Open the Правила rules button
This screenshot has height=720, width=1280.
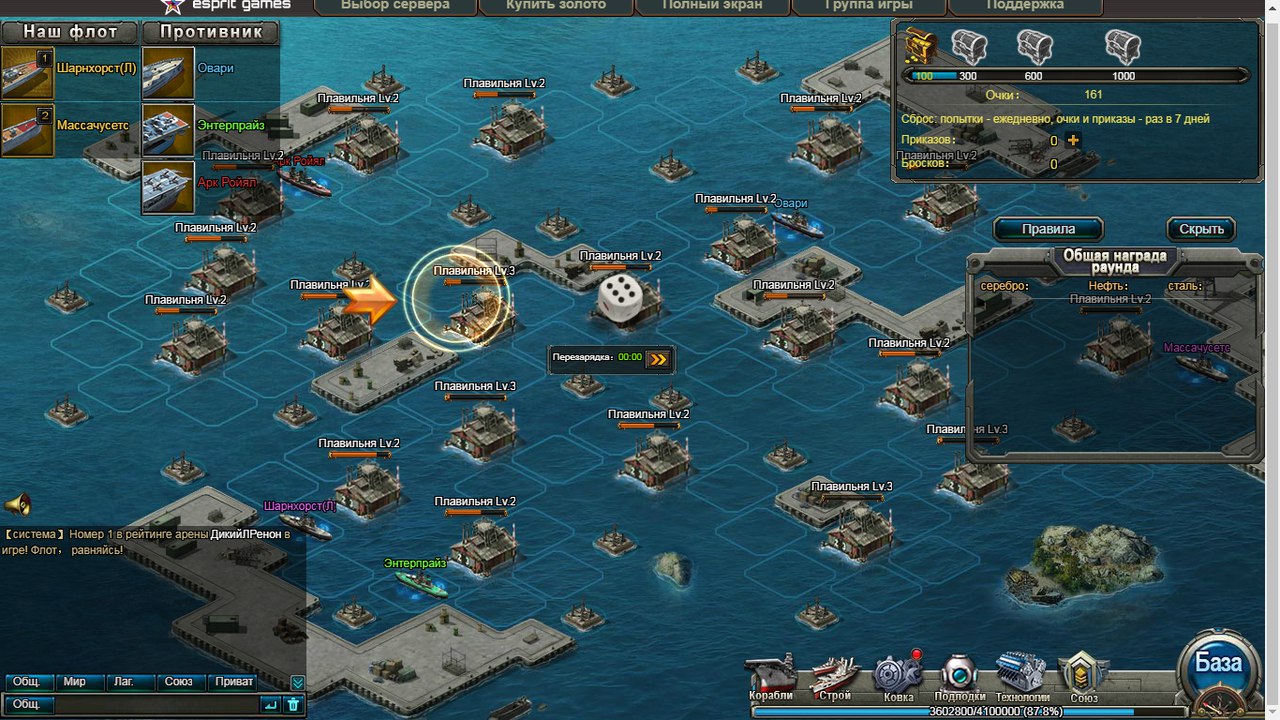click(1048, 229)
